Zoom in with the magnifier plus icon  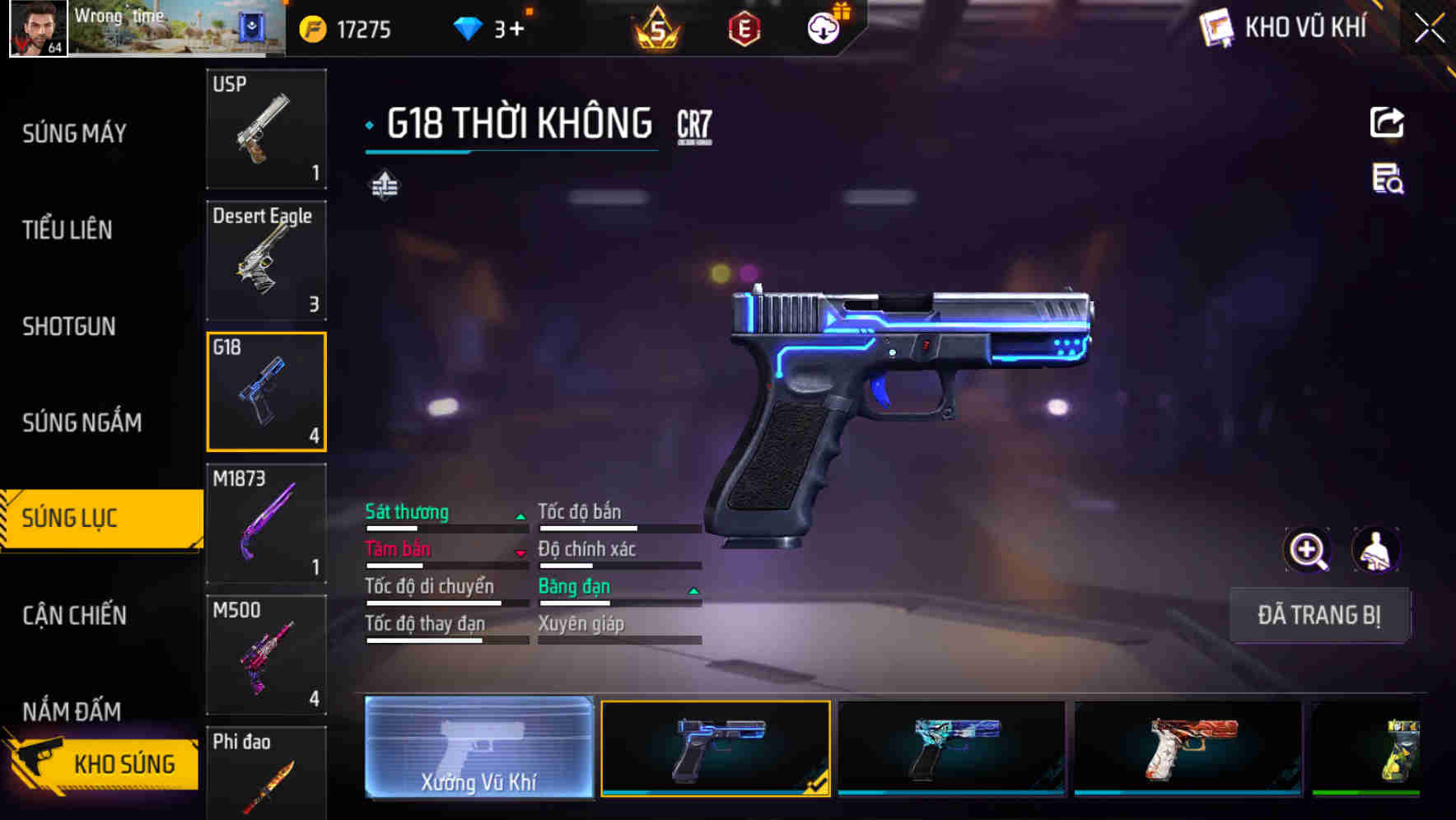coord(1307,549)
